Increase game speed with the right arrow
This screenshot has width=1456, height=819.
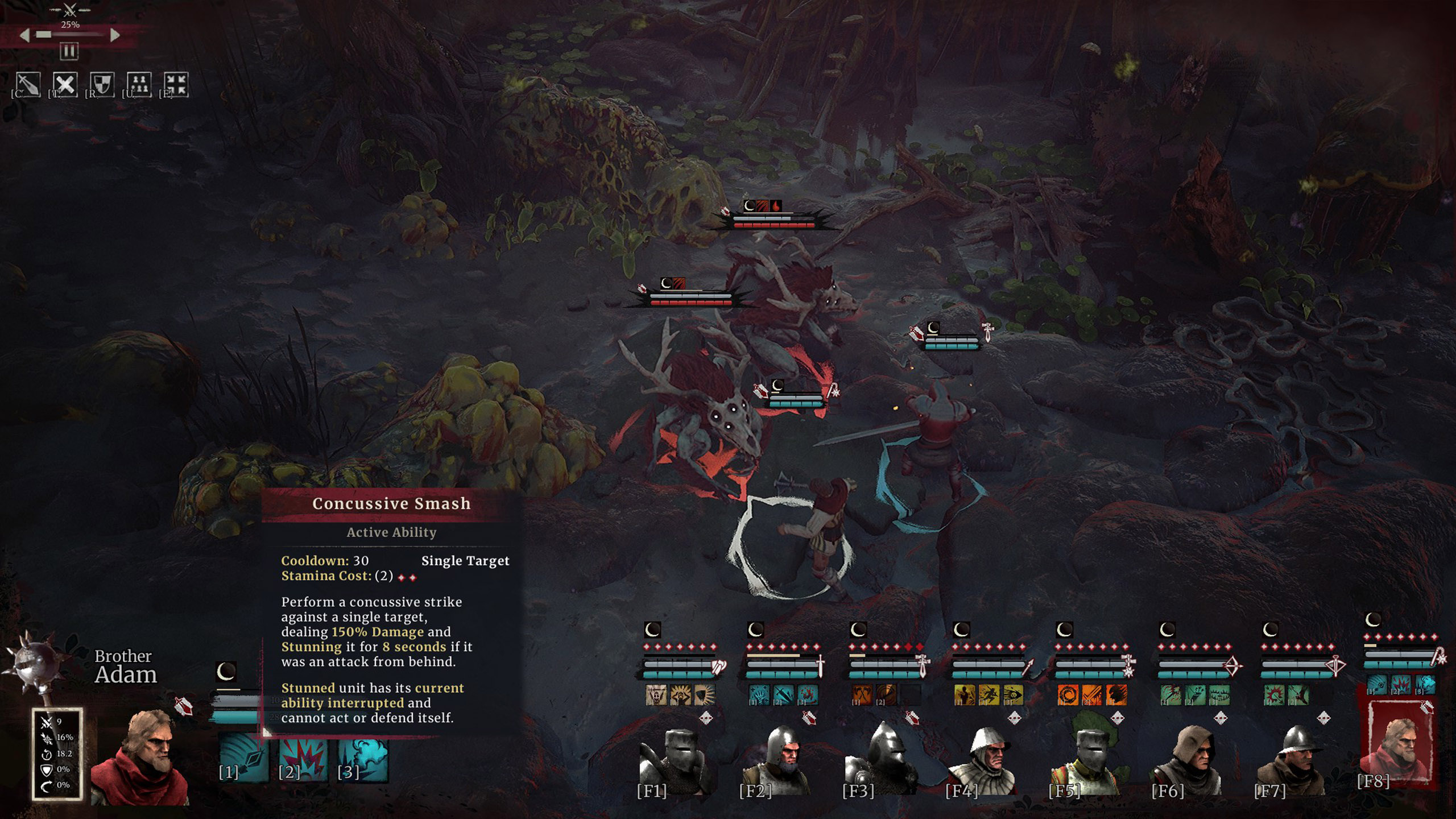[x=115, y=35]
